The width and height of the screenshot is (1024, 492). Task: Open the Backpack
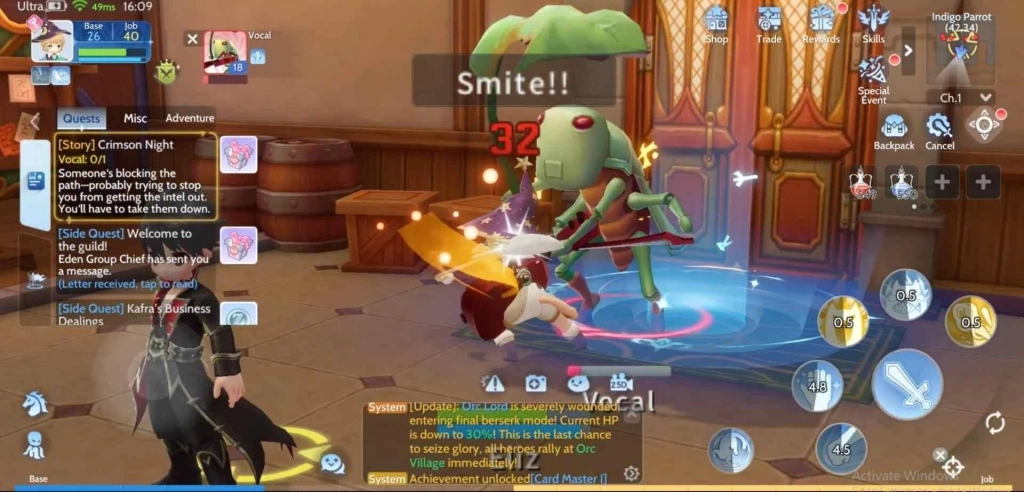pos(894,129)
